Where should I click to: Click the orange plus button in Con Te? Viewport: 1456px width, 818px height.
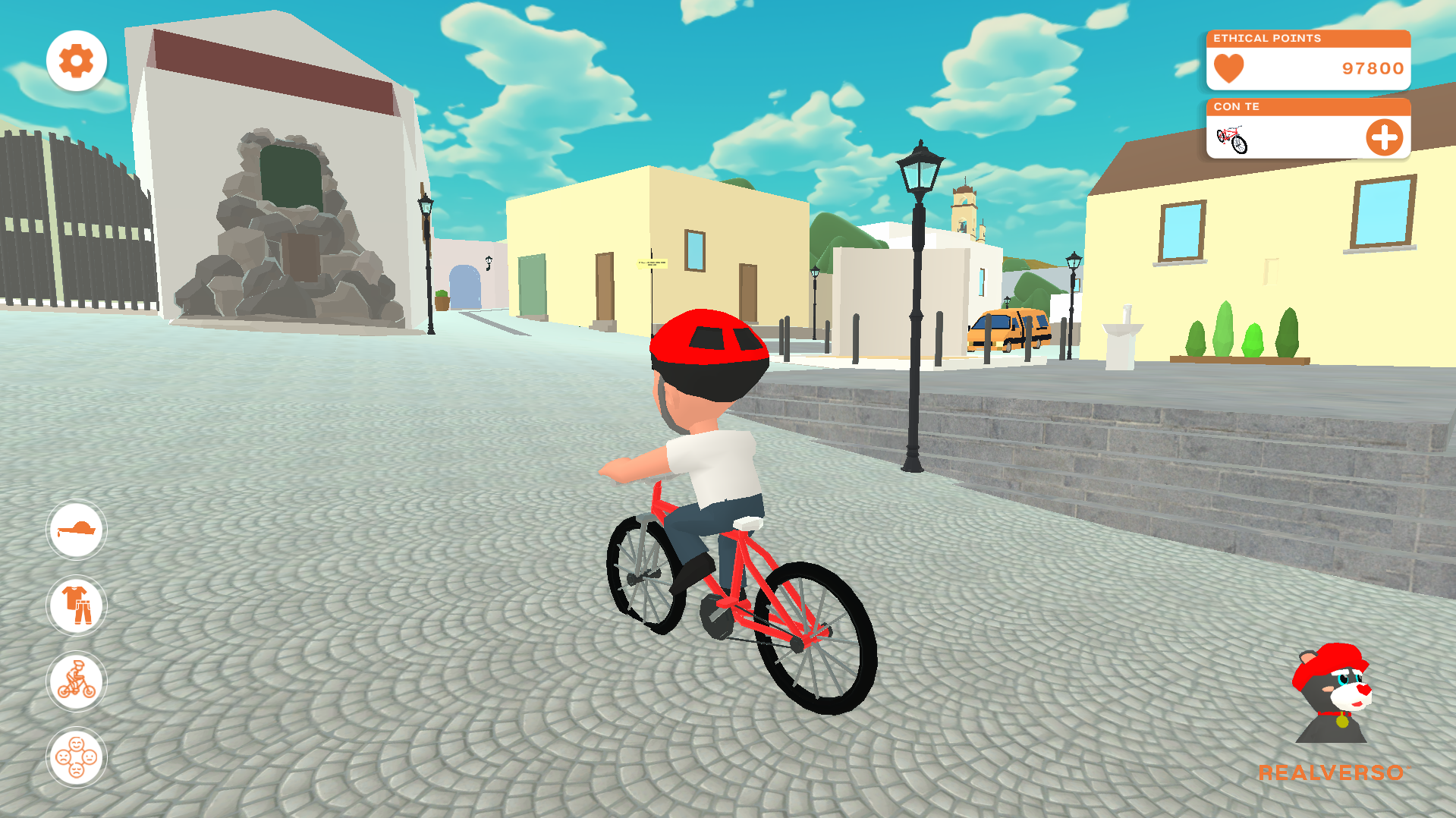click(x=1384, y=138)
